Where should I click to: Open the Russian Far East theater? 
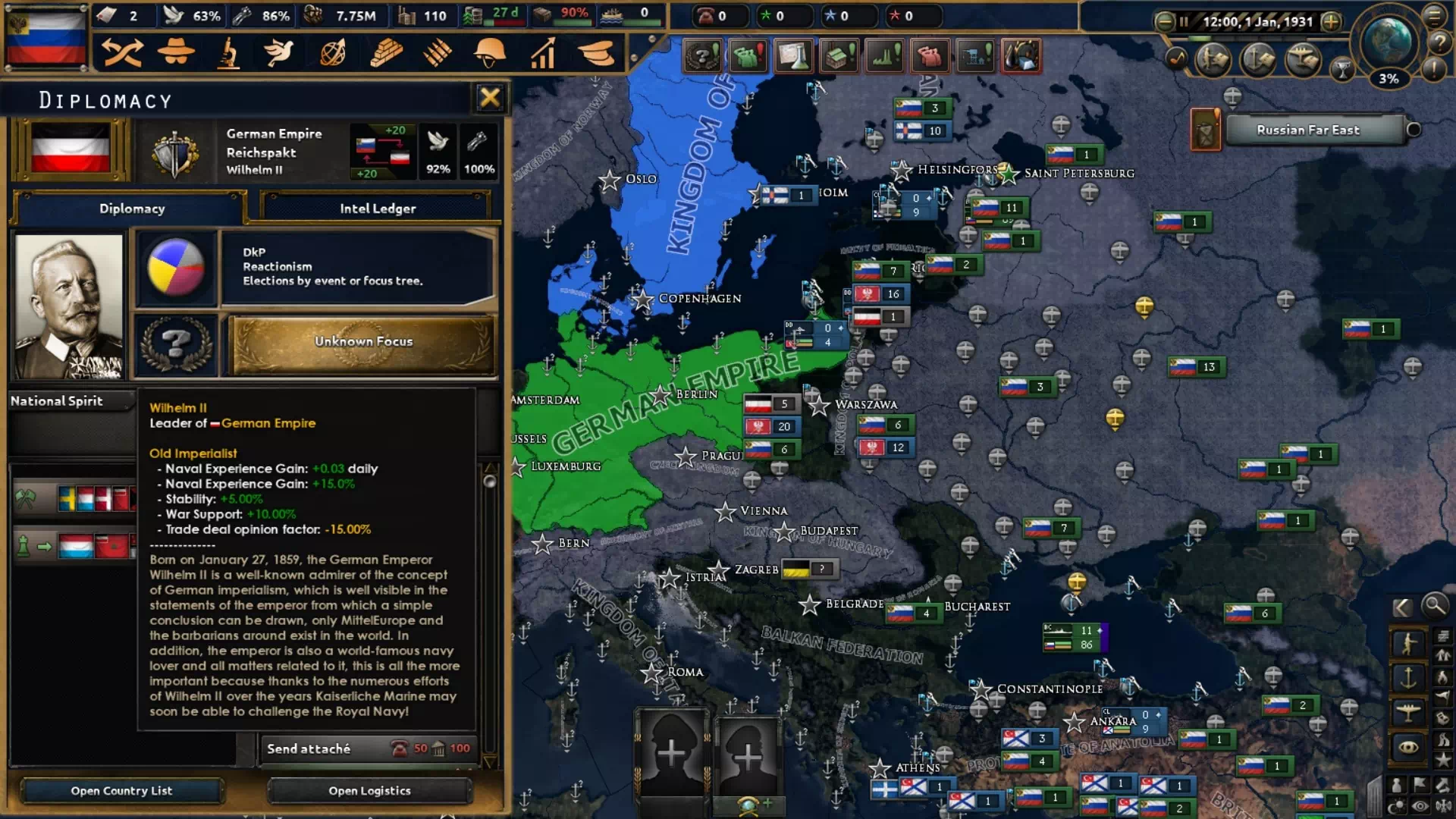point(1307,130)
